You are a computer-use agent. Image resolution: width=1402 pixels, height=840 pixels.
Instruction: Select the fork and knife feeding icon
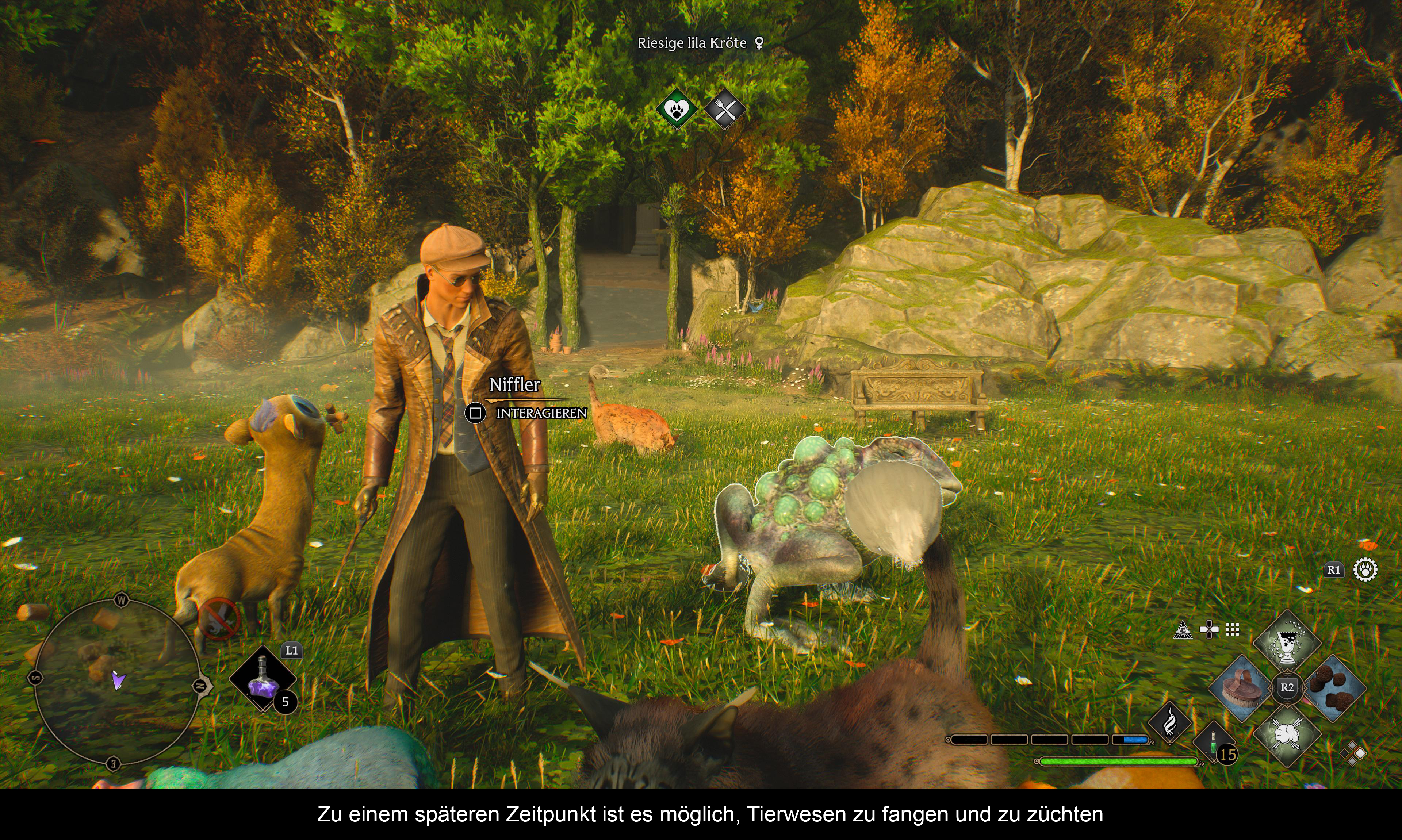[x=725, y=109]
